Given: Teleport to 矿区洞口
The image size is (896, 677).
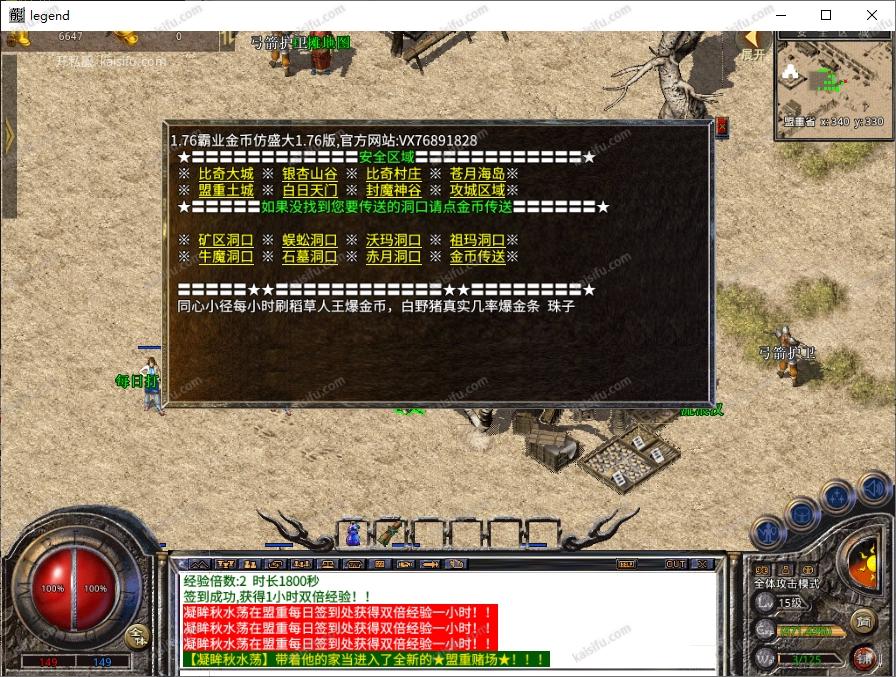Looking at the screenshot, I should pyautogui.click(x=226, y=241).
